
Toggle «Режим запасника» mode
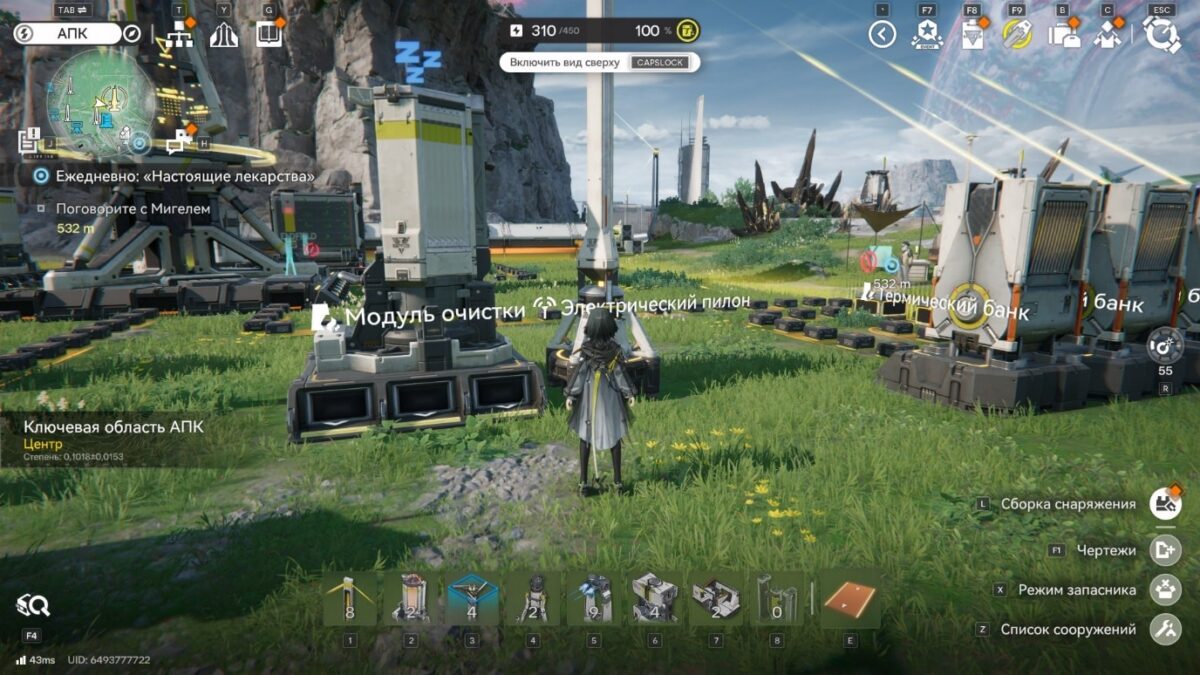(1165, 590)
